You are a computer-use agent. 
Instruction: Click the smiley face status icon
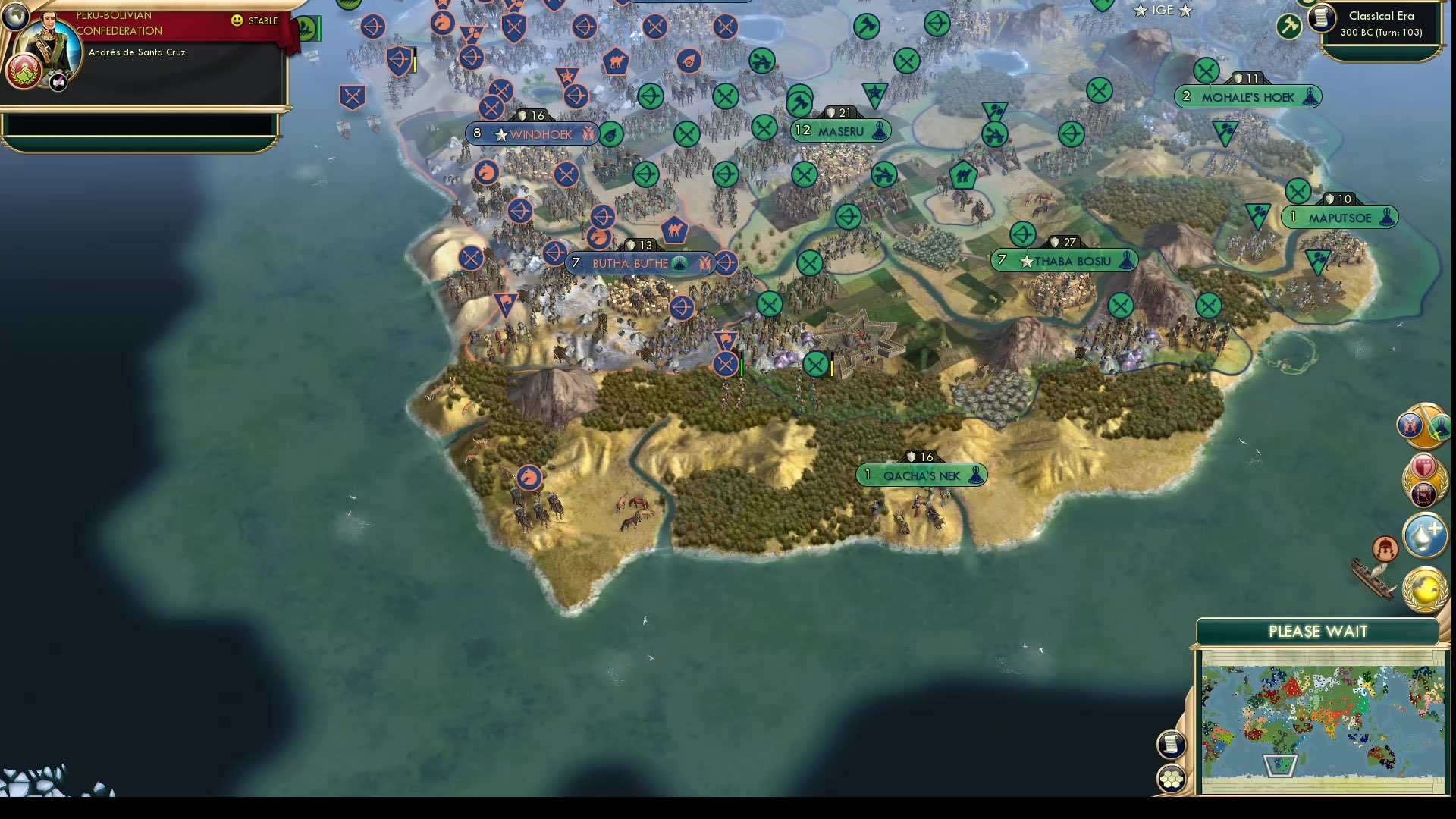point(239,21)
